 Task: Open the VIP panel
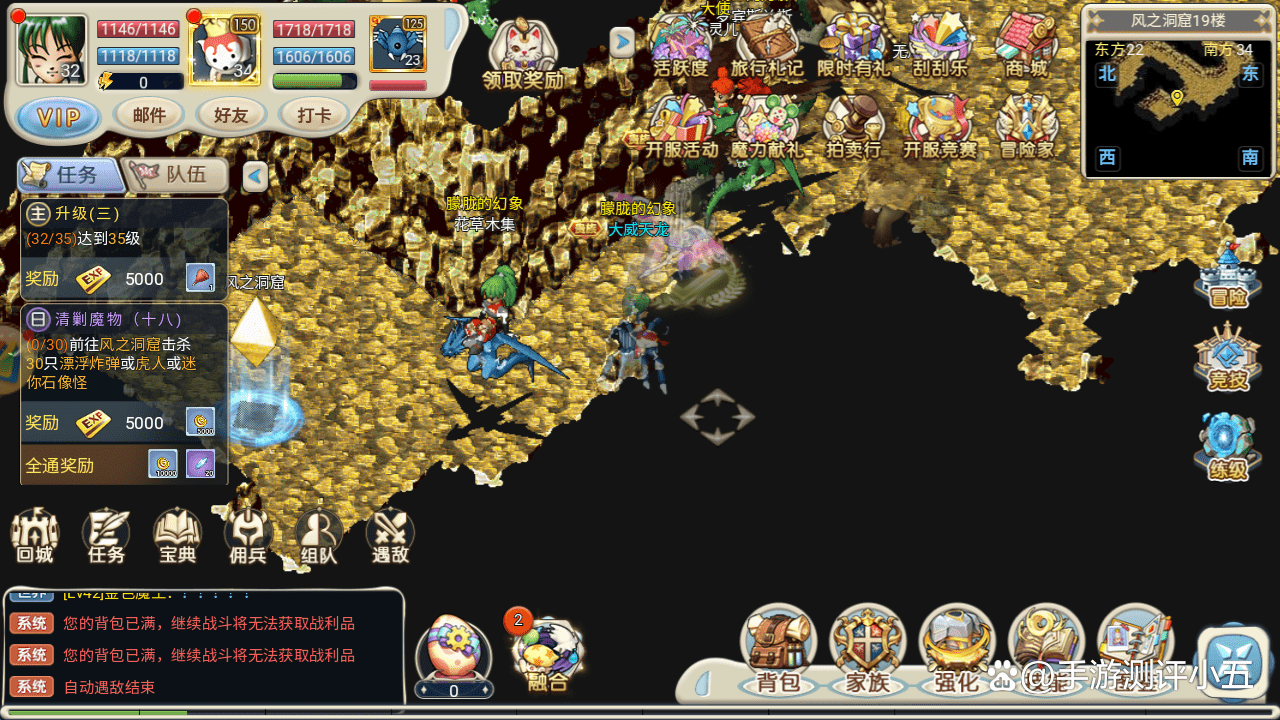click(59, 118)
